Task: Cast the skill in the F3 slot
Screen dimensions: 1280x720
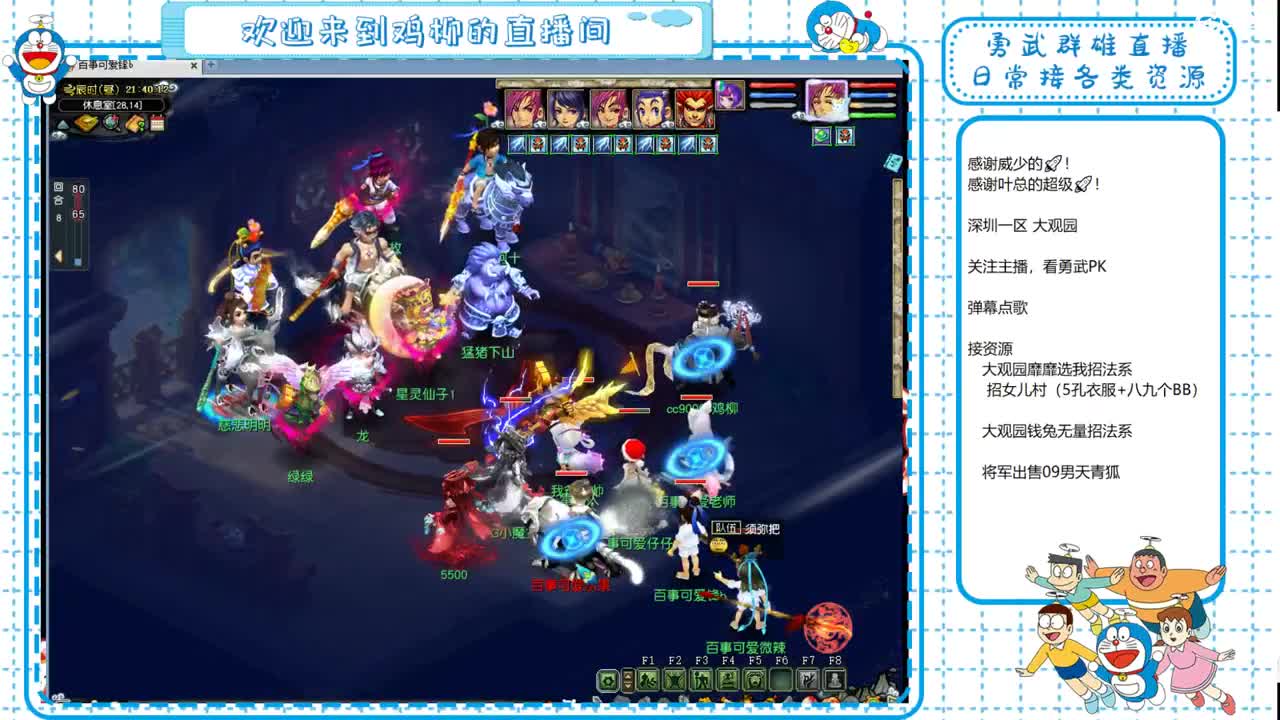Action: click(x=703, y=680)
